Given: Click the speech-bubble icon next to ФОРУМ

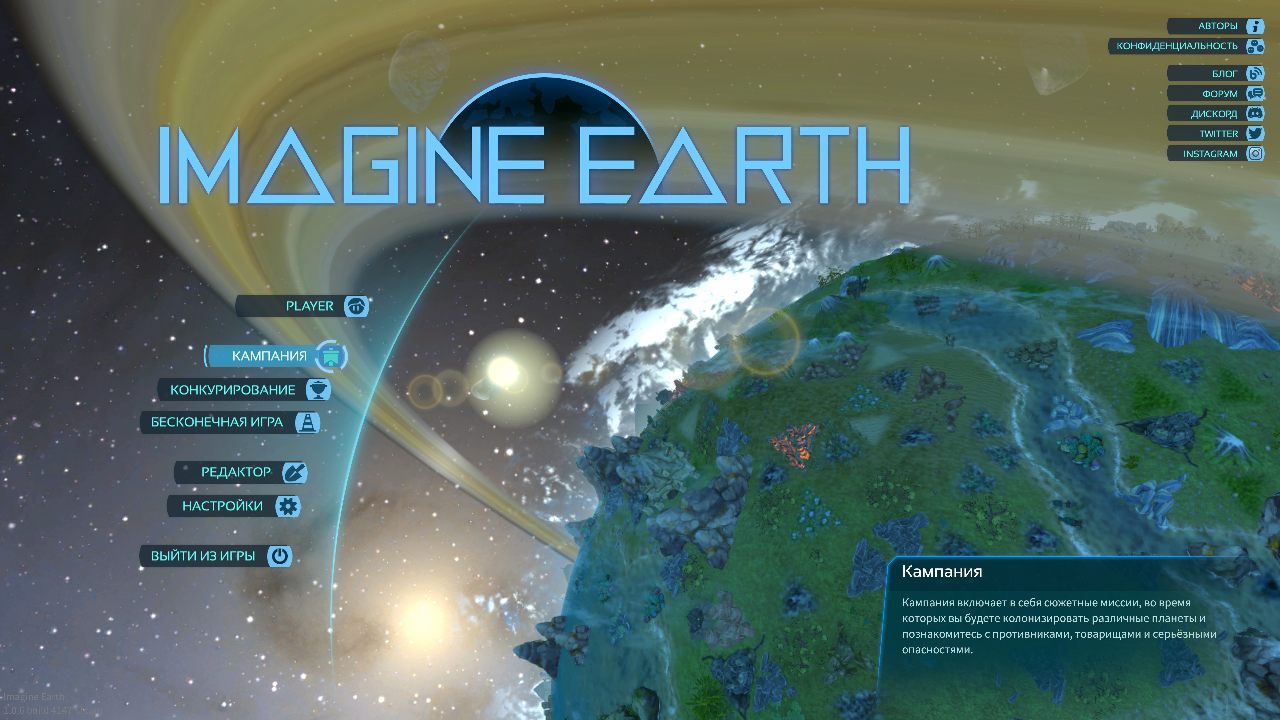Looking at the screenshot, I should tap(1257, 92).
